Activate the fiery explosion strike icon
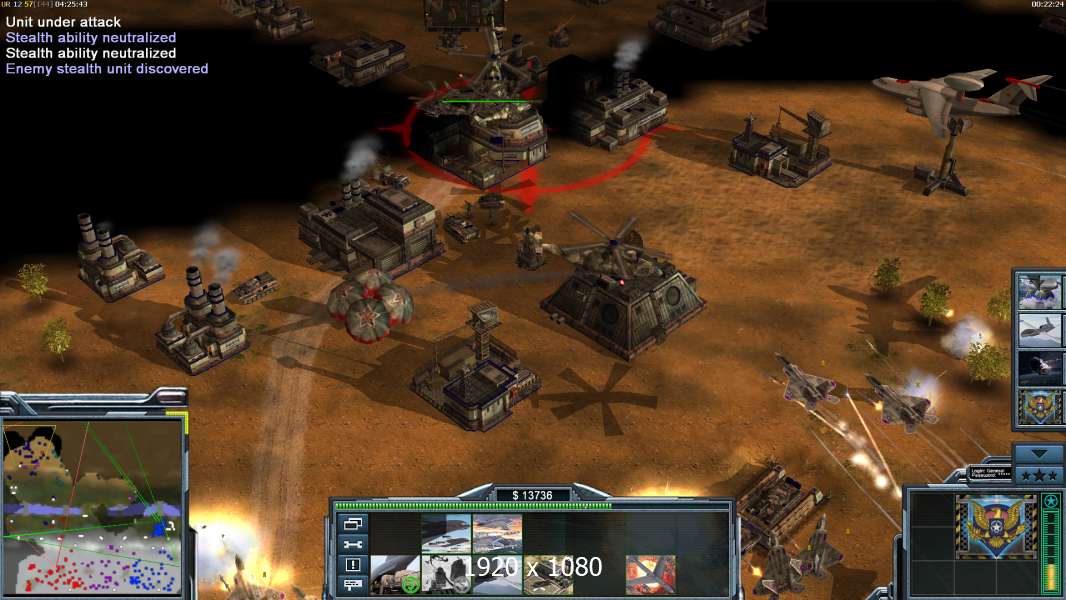The image size is (1066, 600). click(x=651, y=575)
